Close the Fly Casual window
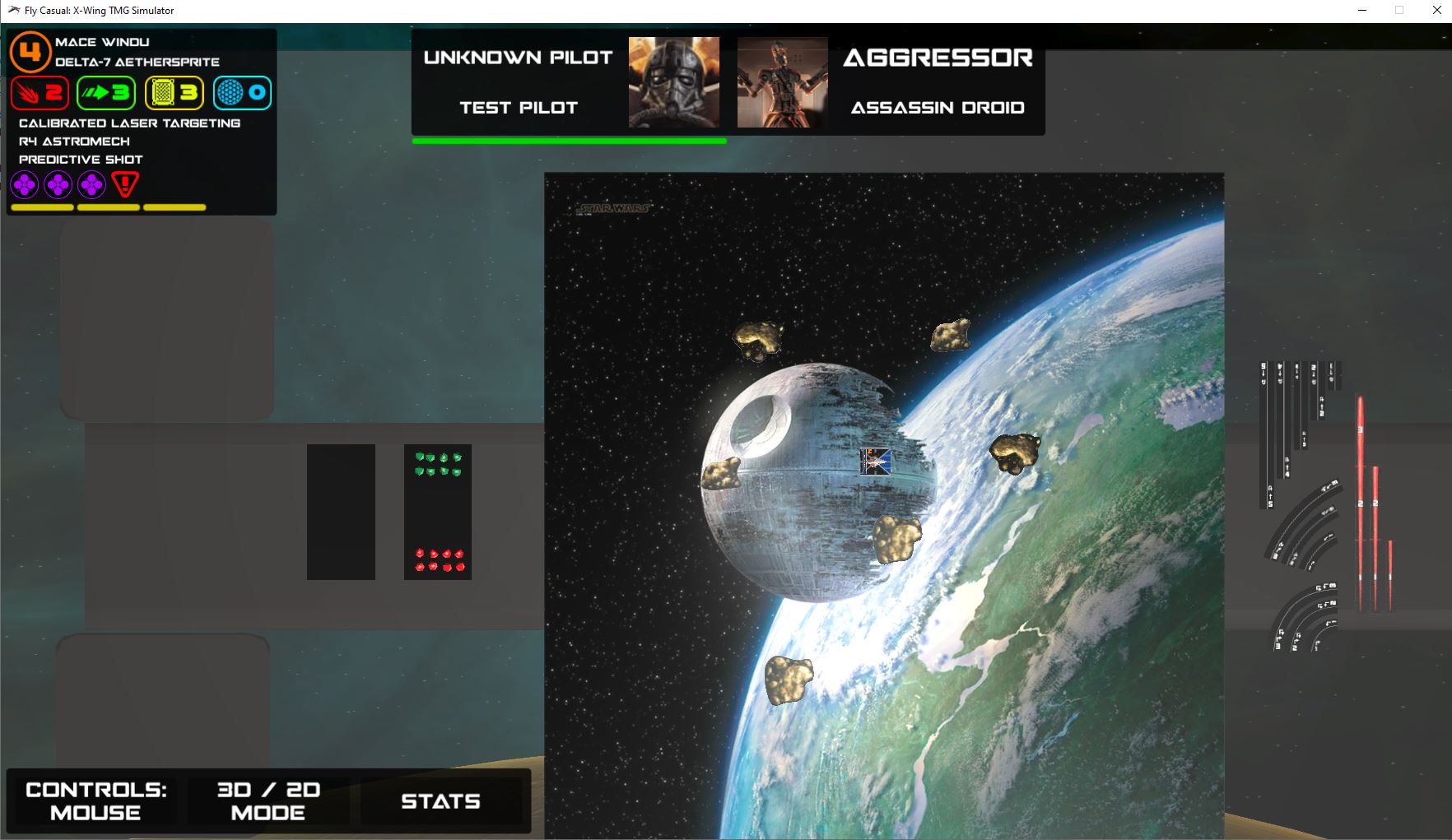The image size is (1452, 840). [x=1435, y=11]
